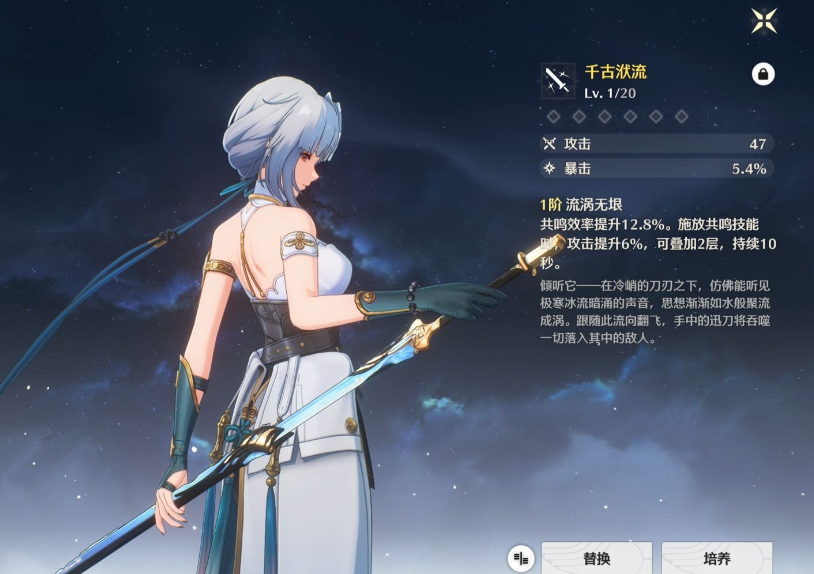This screenshot has height=574, width=814.
Task: Select the 千古洑流 weapon icon
Action: [x=558, y=80]
